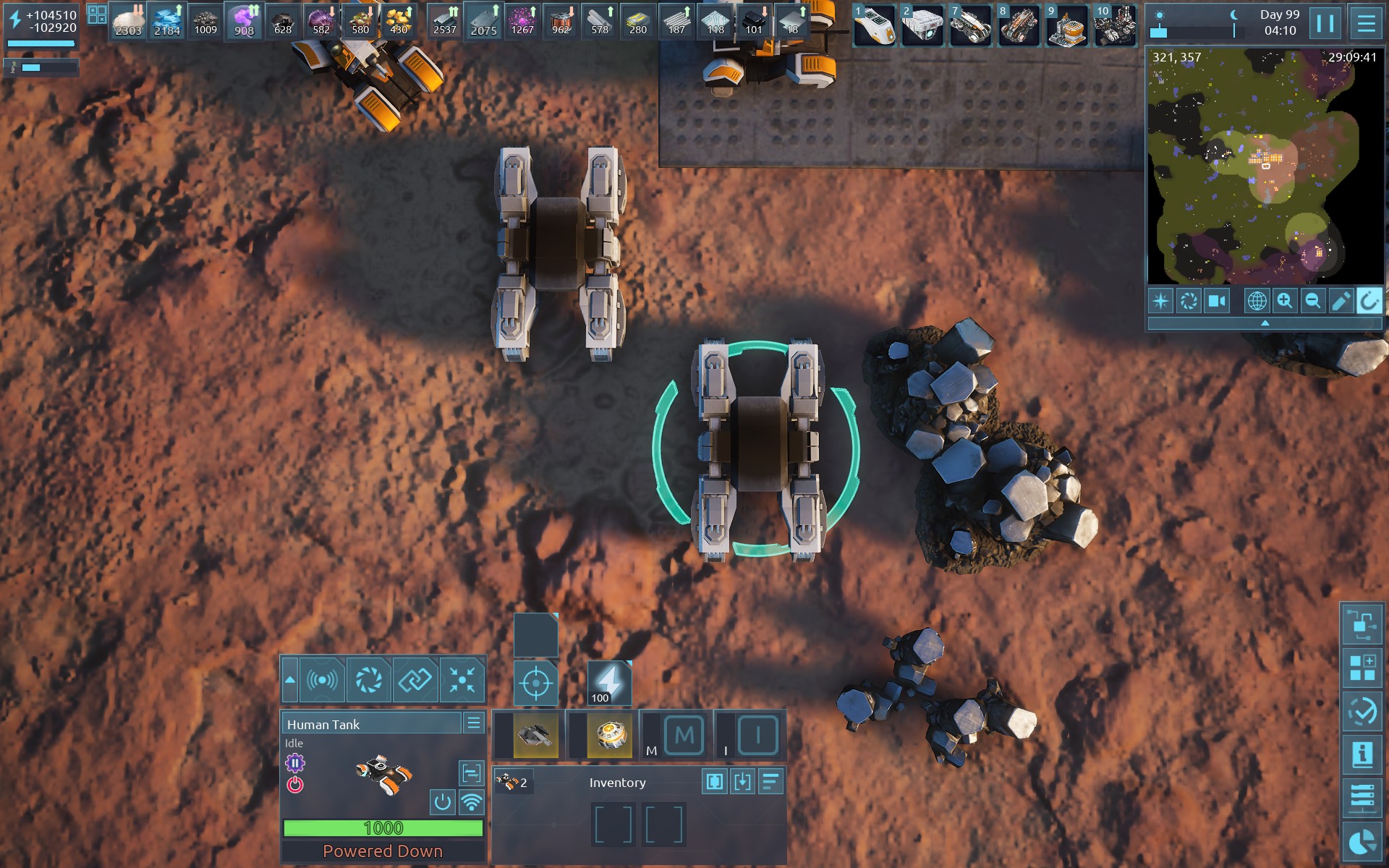The image size is (1389, 868).
Task: Click the minimap terrain overview
Action: pyautogui.click(x=1264, y=166)
